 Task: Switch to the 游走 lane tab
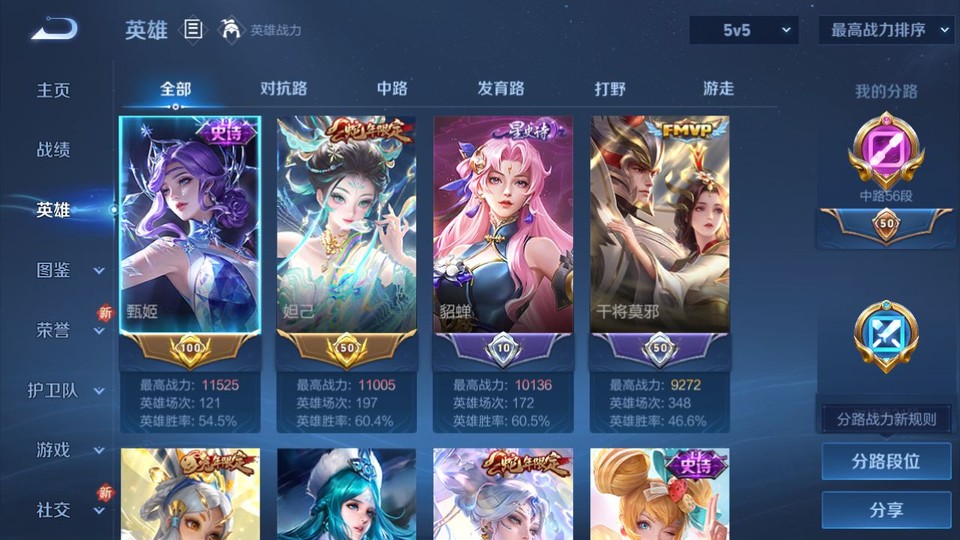[x=718, y=88]
